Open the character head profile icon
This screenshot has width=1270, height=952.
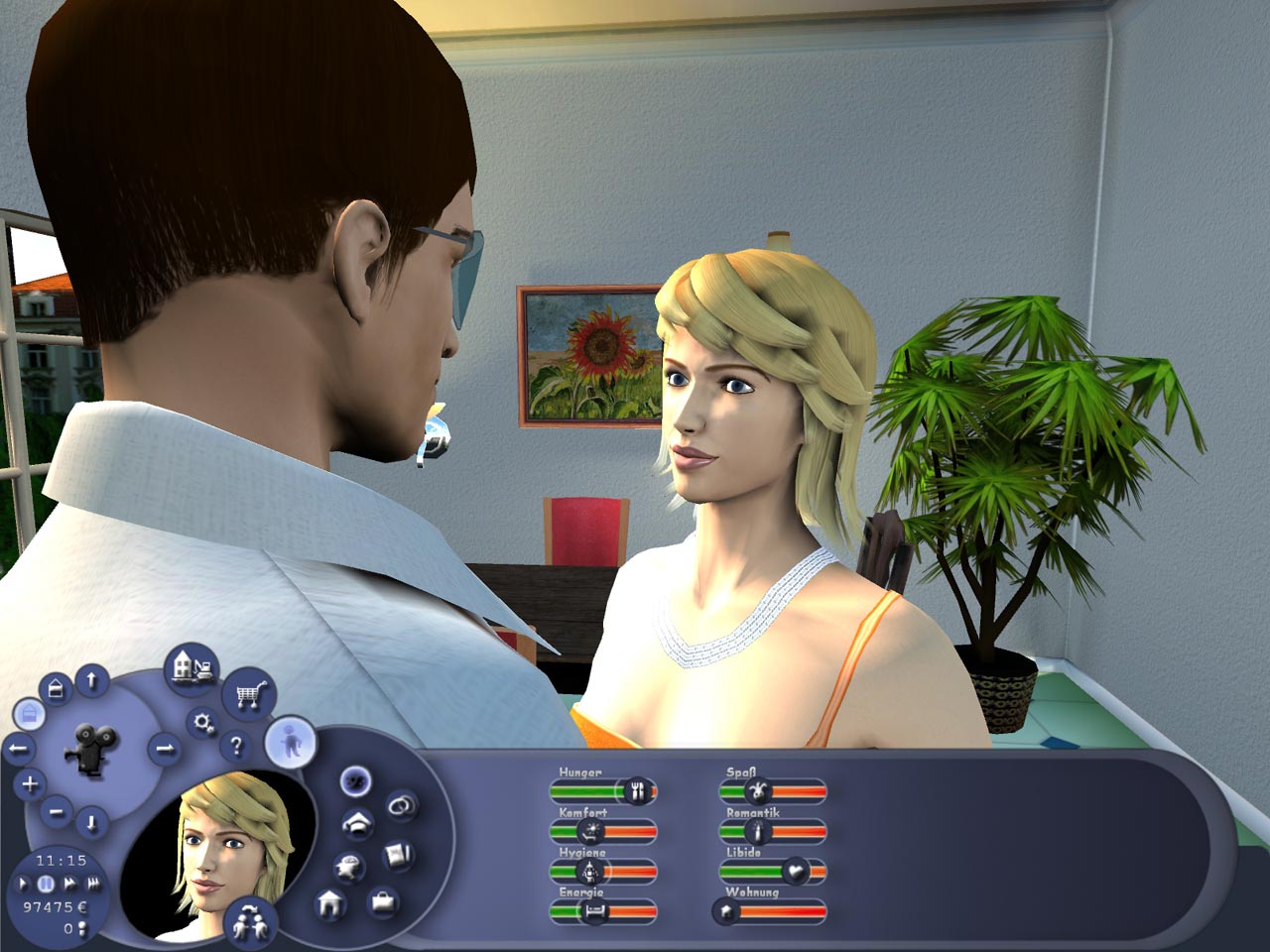click(x=351, y=867)
